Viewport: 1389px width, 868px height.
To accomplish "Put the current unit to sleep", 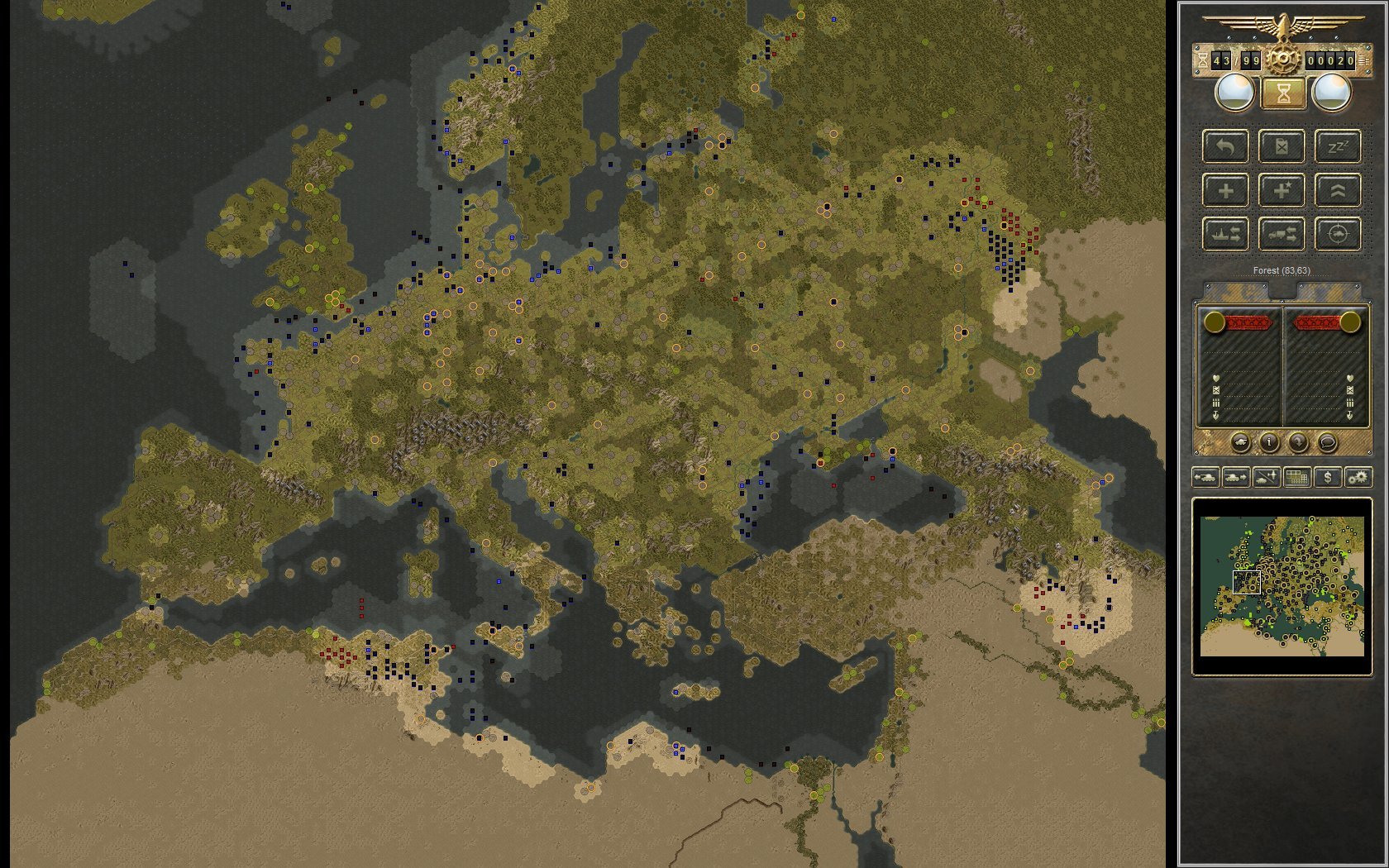I will 1338,146.
